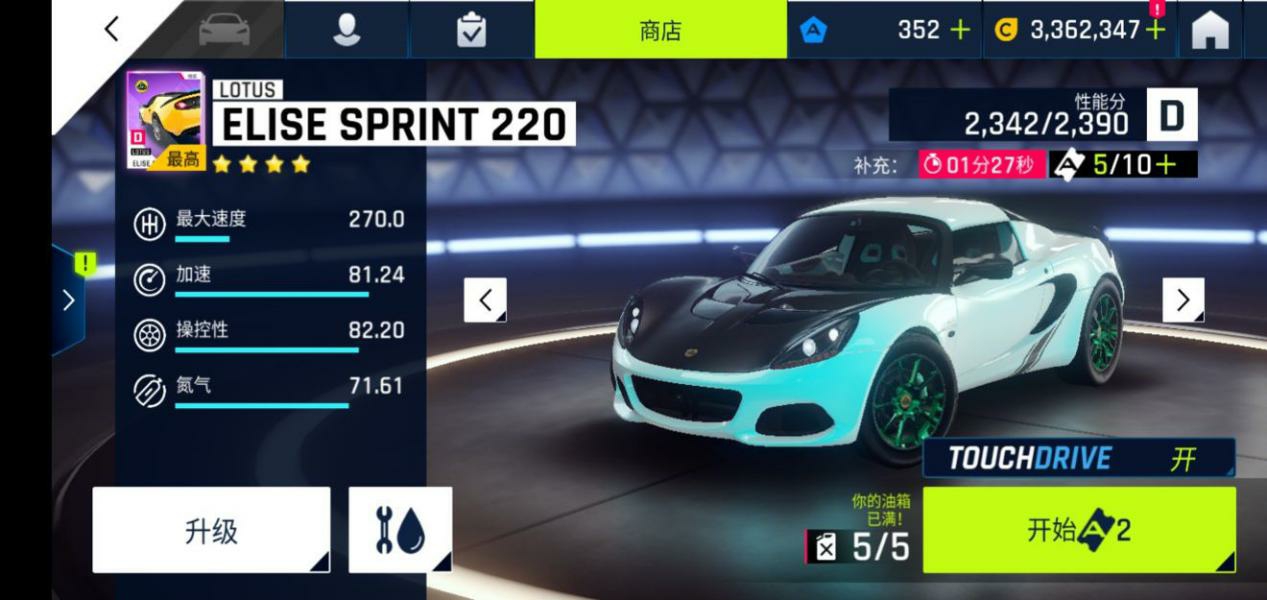Open the 升级 upgrade menu
The image size is (1267, 600).
(211, 530)
